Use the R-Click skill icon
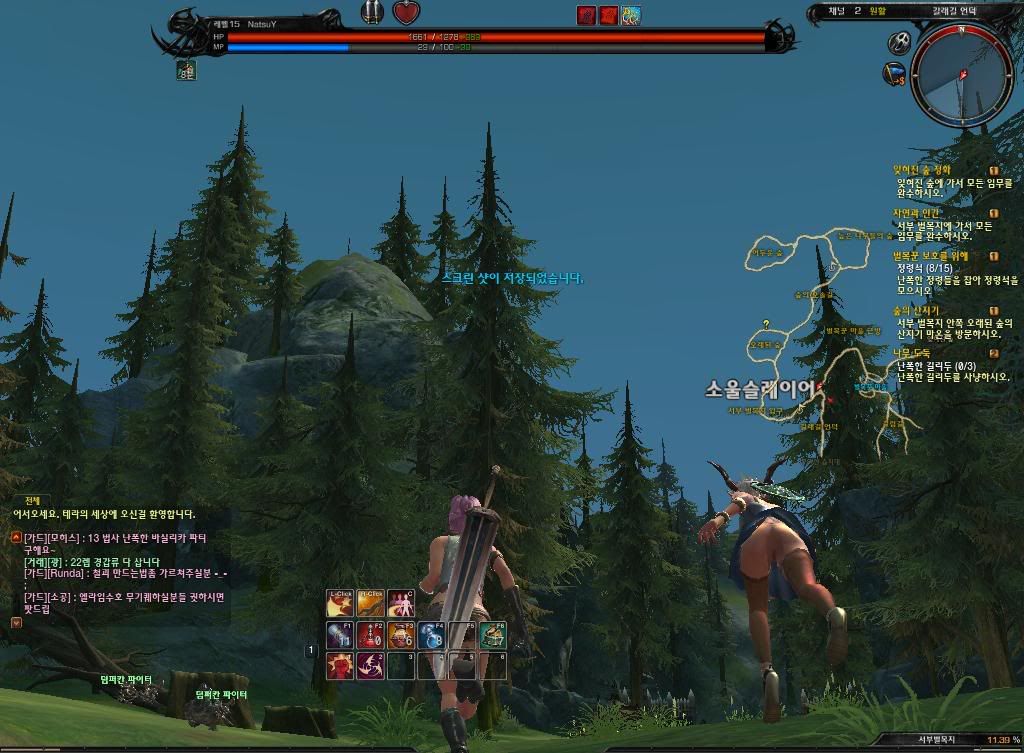Viewport: 1024px width, 753px height. (x=369, y=603)
